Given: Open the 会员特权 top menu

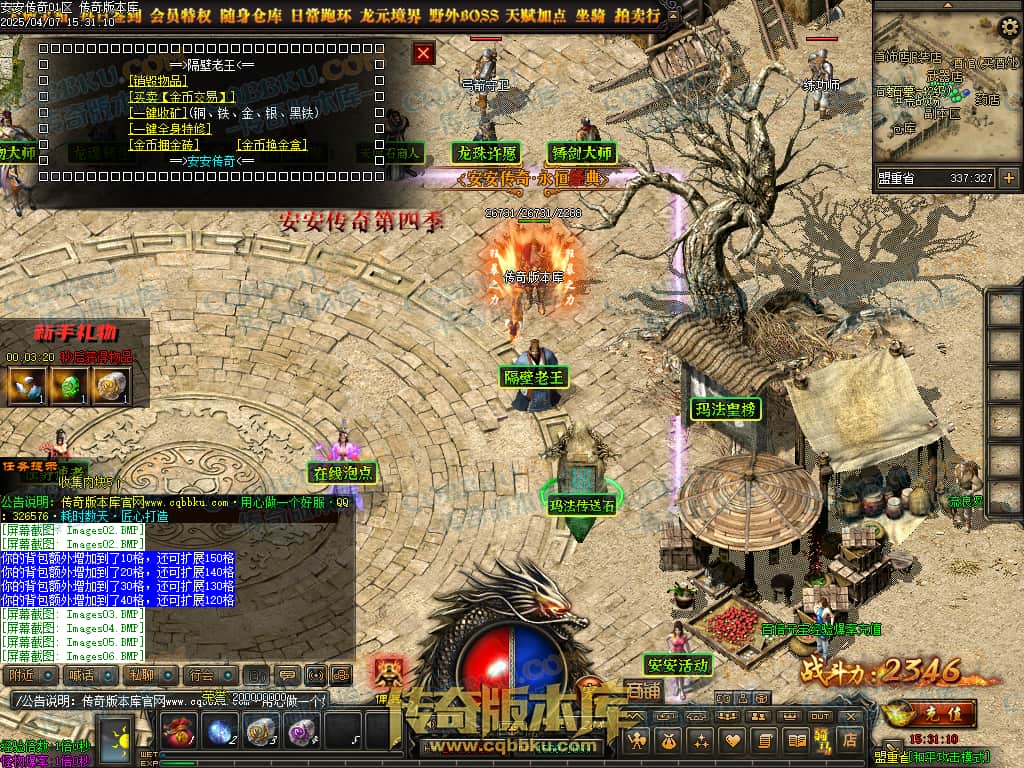Looking at the screenshot, I should [x=181, y=15].
